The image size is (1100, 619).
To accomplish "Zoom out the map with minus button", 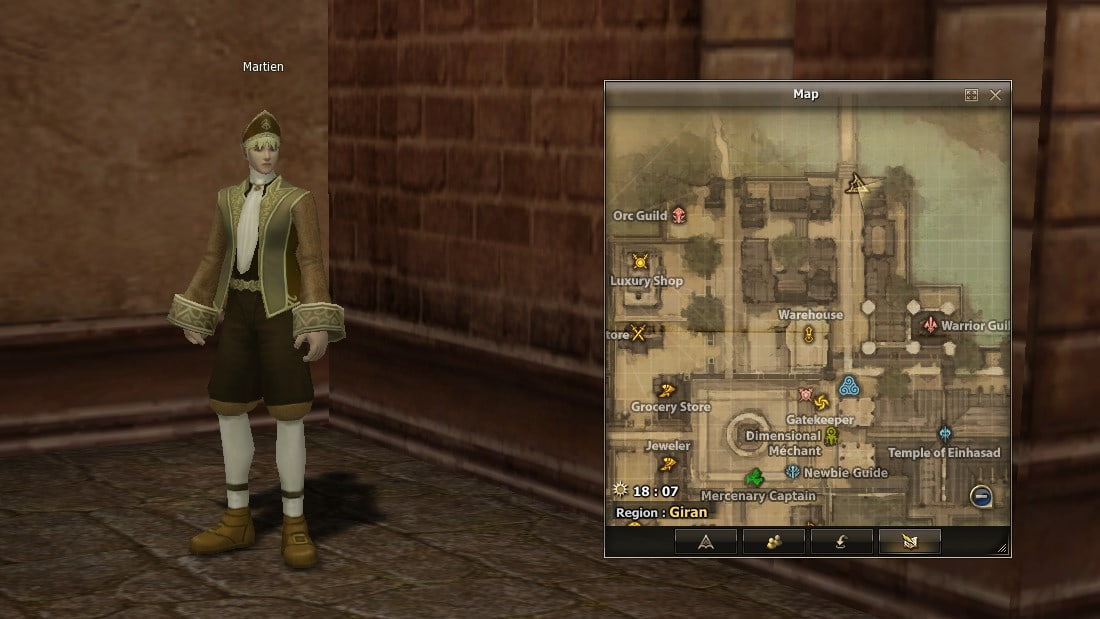I will tap(981, 495).
